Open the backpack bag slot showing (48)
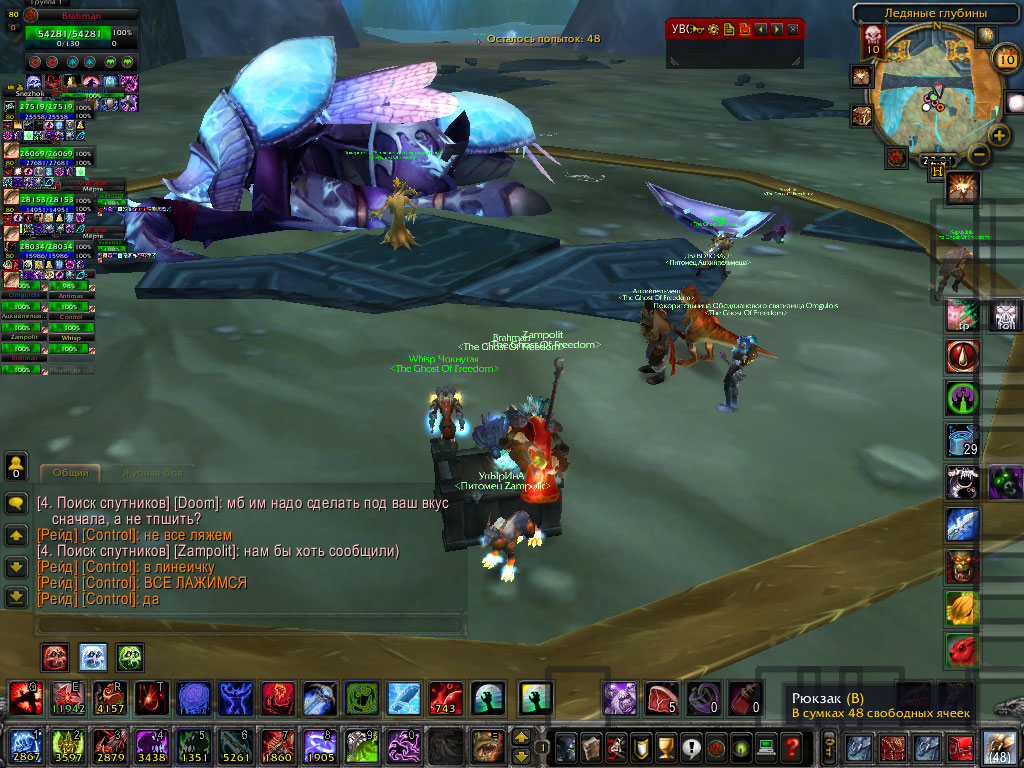The image size is (1024, 768). coord(999,747)
